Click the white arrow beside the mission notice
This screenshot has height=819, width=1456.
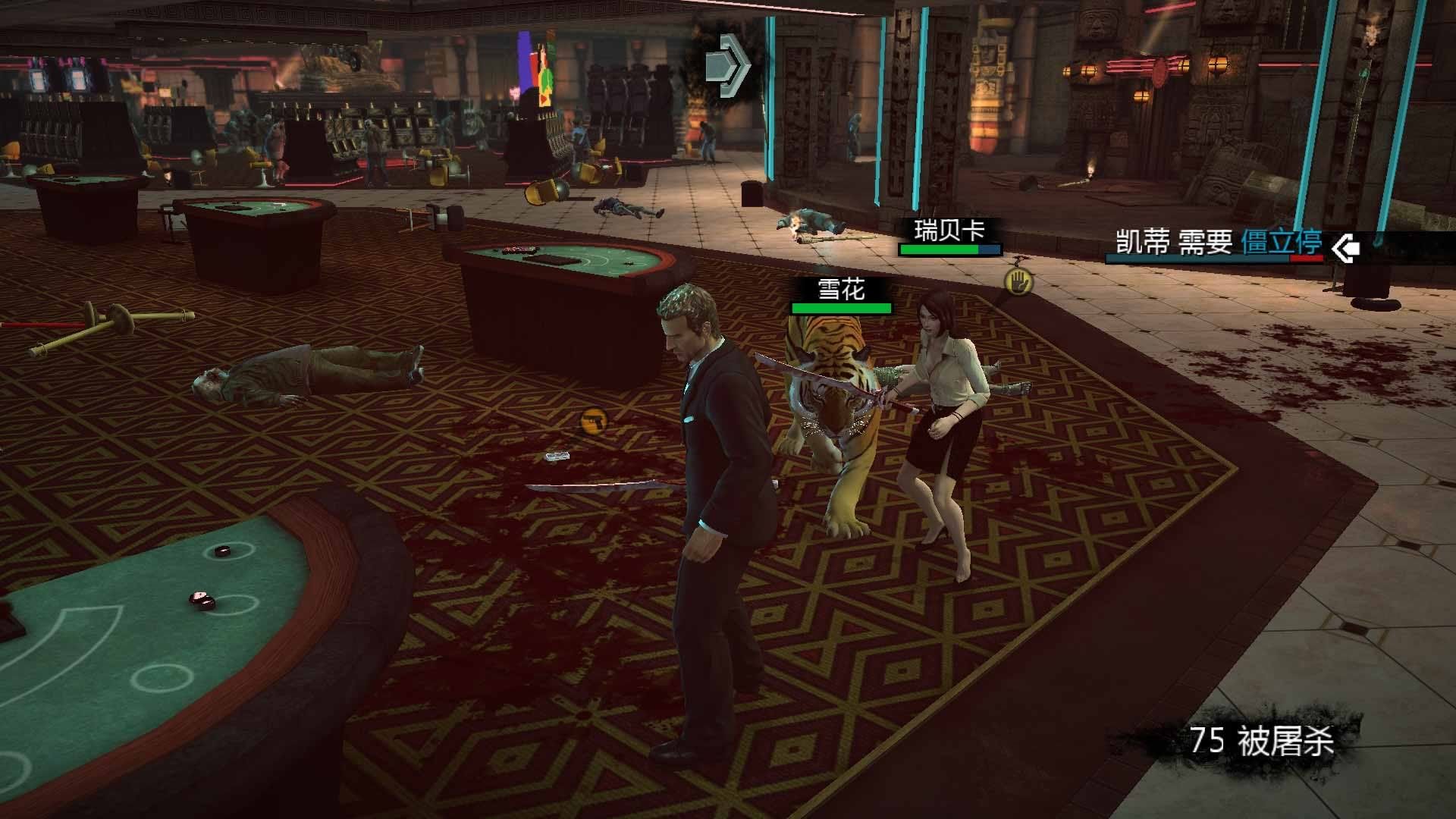point(1345,247)
